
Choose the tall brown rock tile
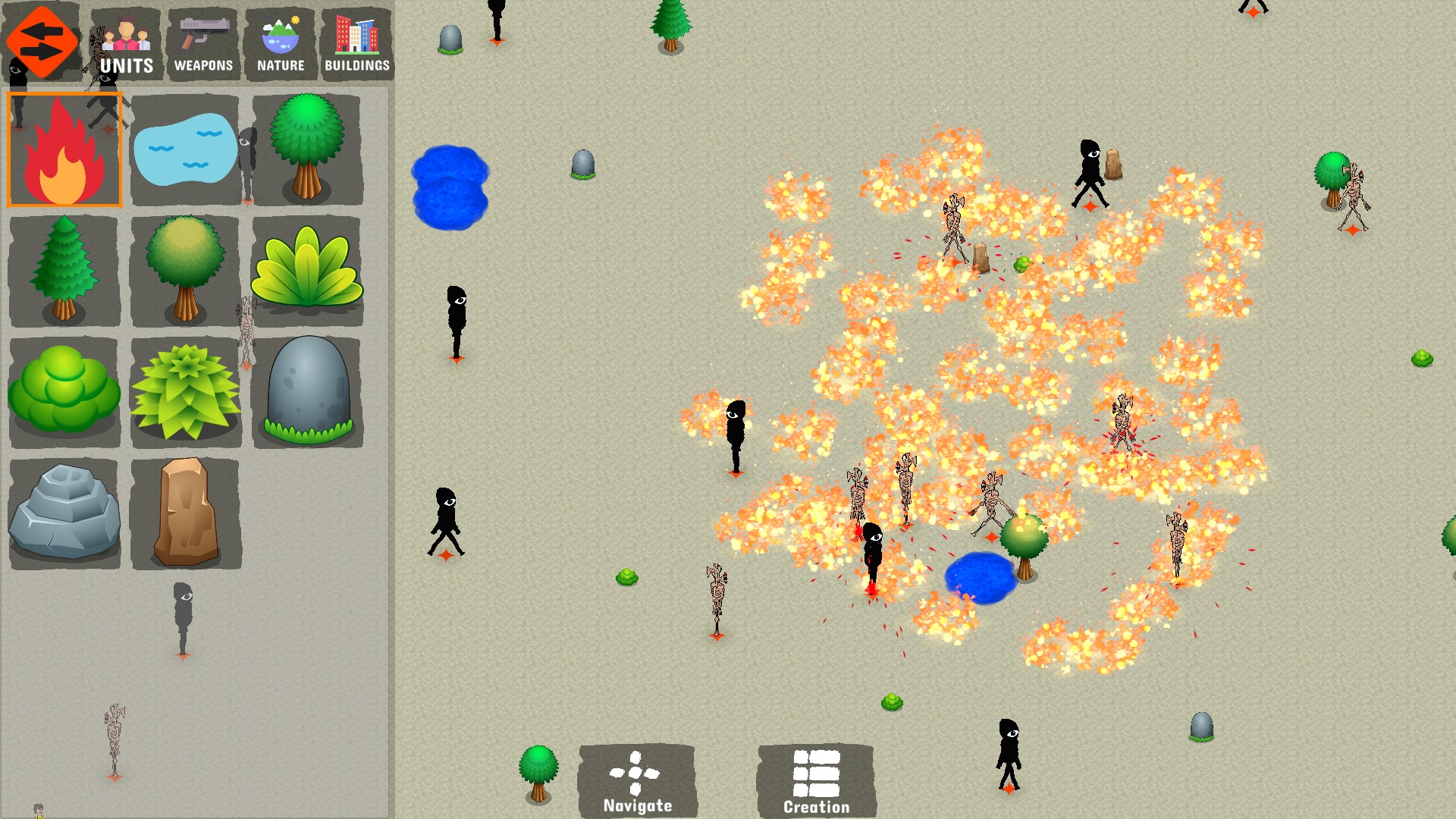click(186, 513)
